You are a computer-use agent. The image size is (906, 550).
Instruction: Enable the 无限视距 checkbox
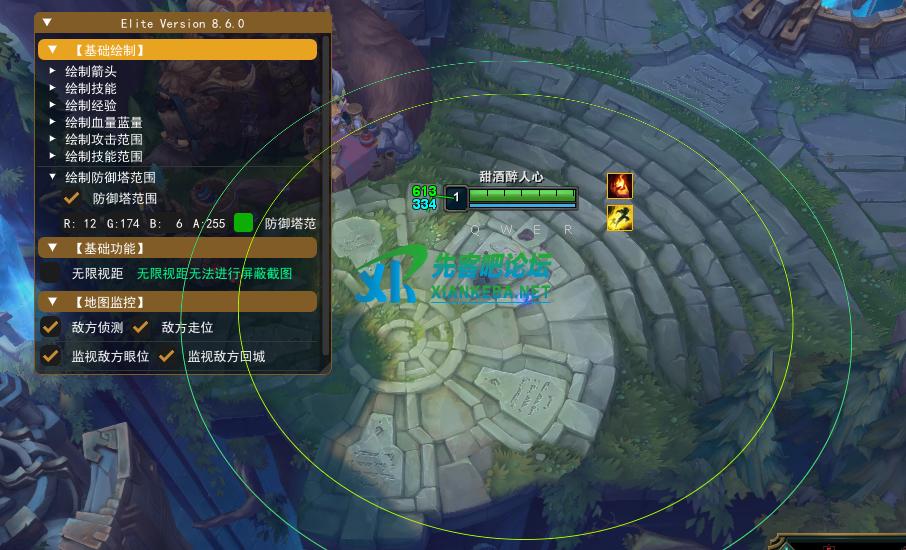pyautogui.click(x=51, y=273)
